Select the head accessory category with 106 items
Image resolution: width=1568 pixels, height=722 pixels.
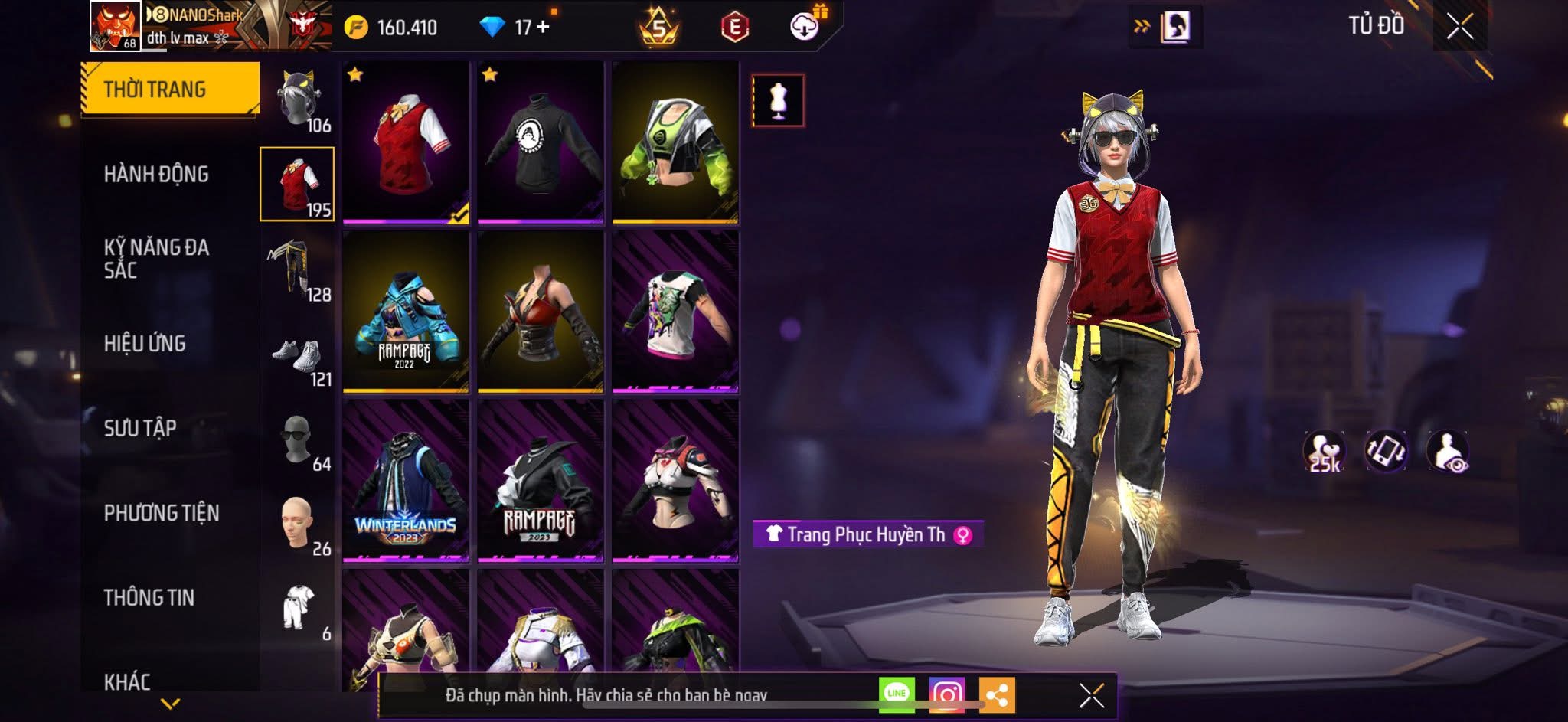click(299, 101)
